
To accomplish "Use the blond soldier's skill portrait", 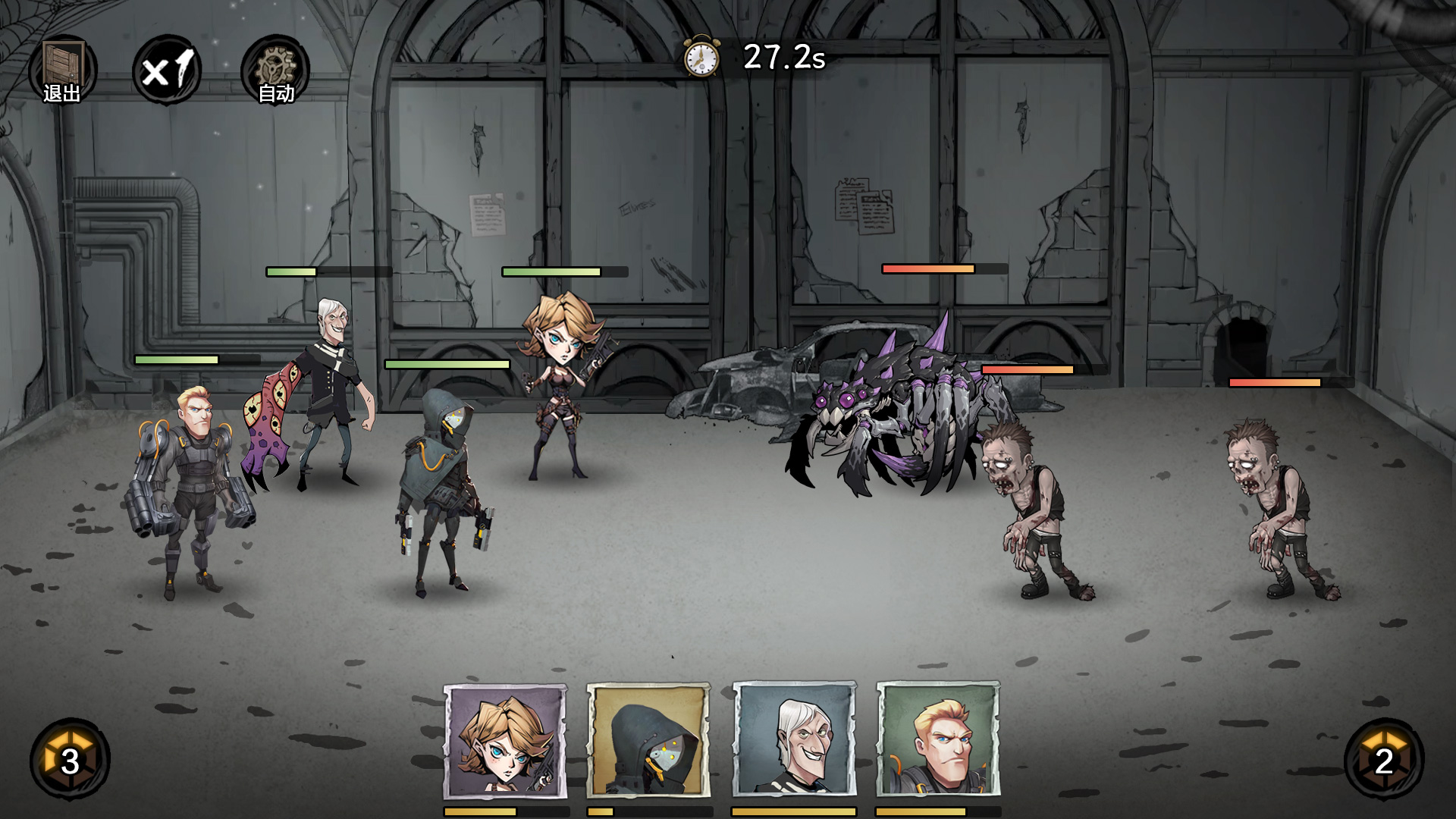I will click(x=938, y=741).
